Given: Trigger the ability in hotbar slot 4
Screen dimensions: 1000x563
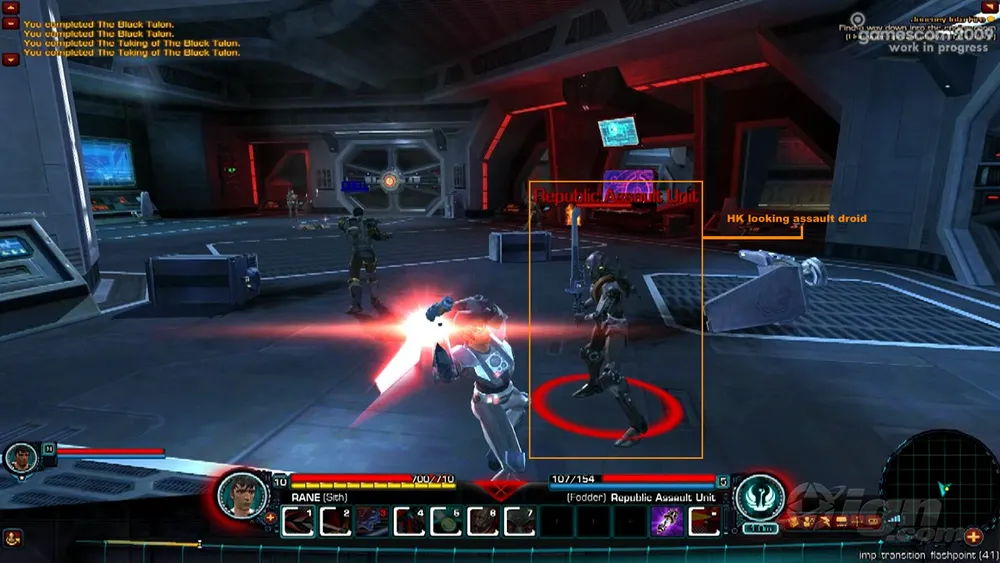Looking at the screenshot, I should click(409, 521).
